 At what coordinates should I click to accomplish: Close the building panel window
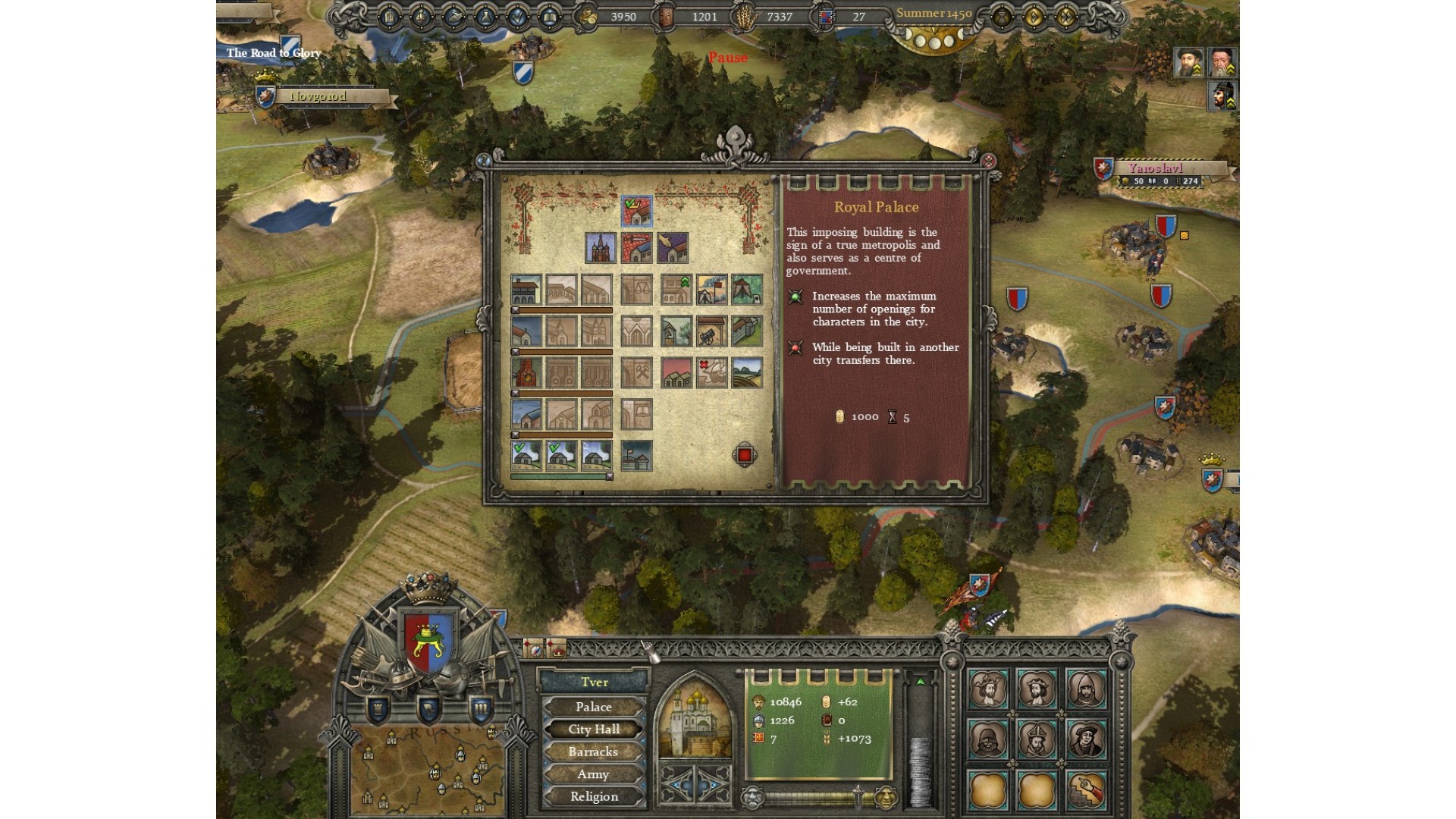(988, 161)
